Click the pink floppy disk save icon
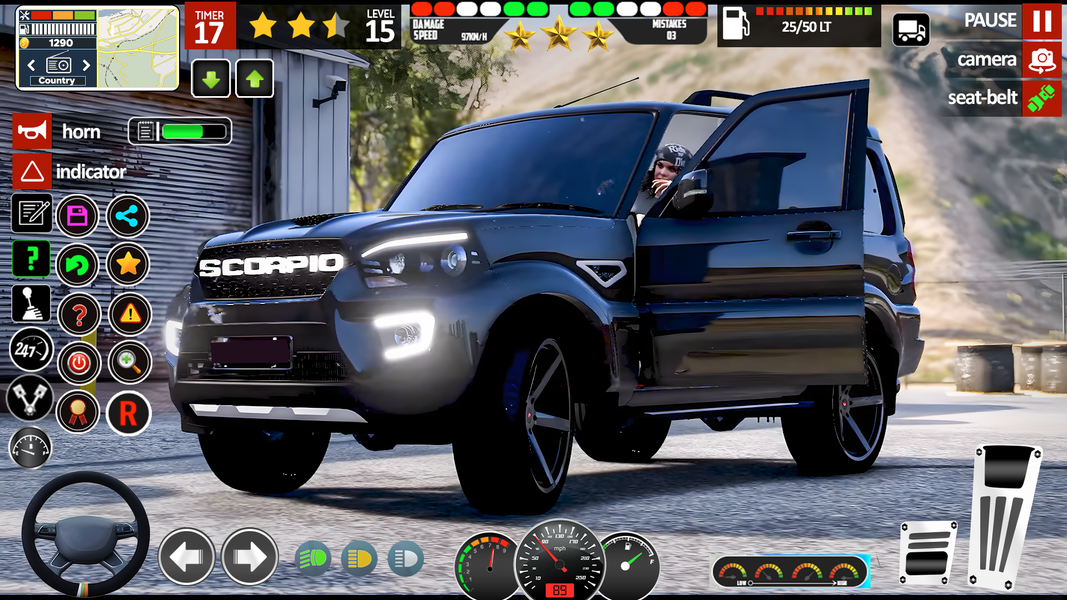Image resolution: width=1067 pixels, height=600 pixels. coord(78,215)
